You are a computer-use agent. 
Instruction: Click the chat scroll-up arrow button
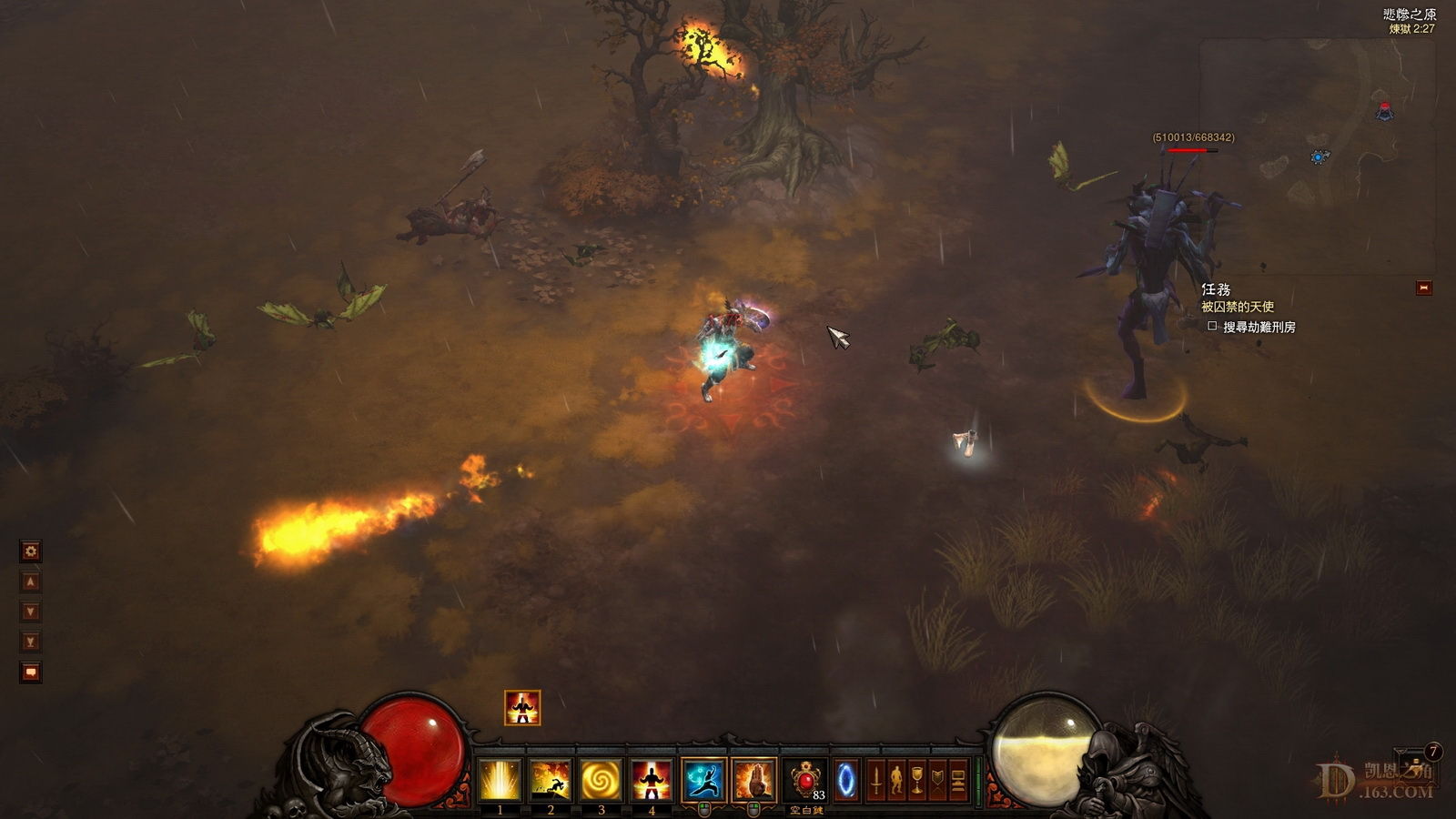click(31, 581)
